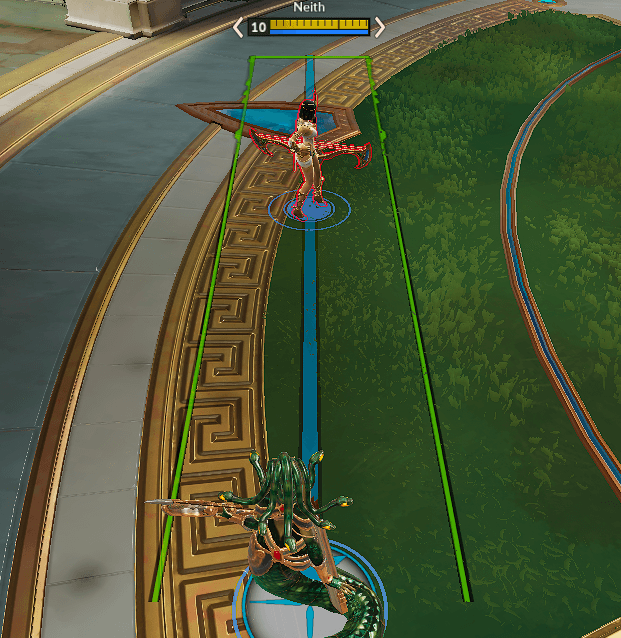Click the left arrow beside Neith's nameplate
This screenshot has width=621, height=638.
(x=238, y=27)
